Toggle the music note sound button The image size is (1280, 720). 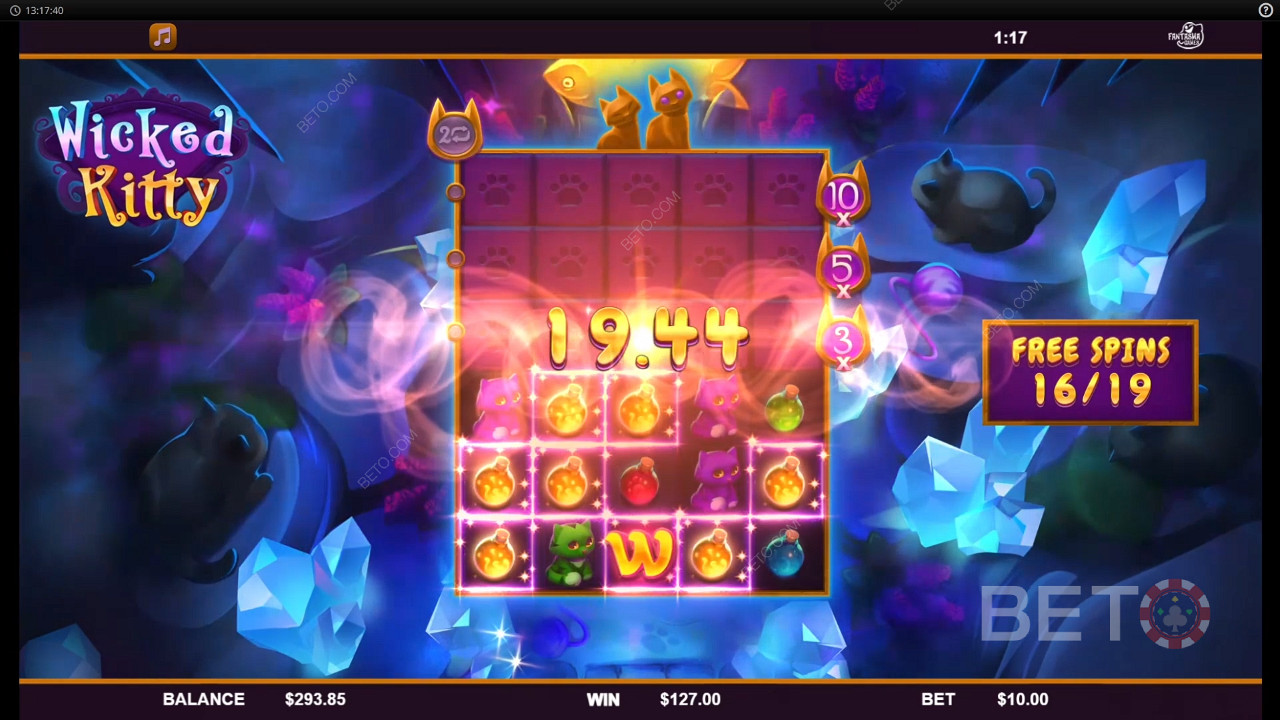pyautogui.click(x=162, y=37)
